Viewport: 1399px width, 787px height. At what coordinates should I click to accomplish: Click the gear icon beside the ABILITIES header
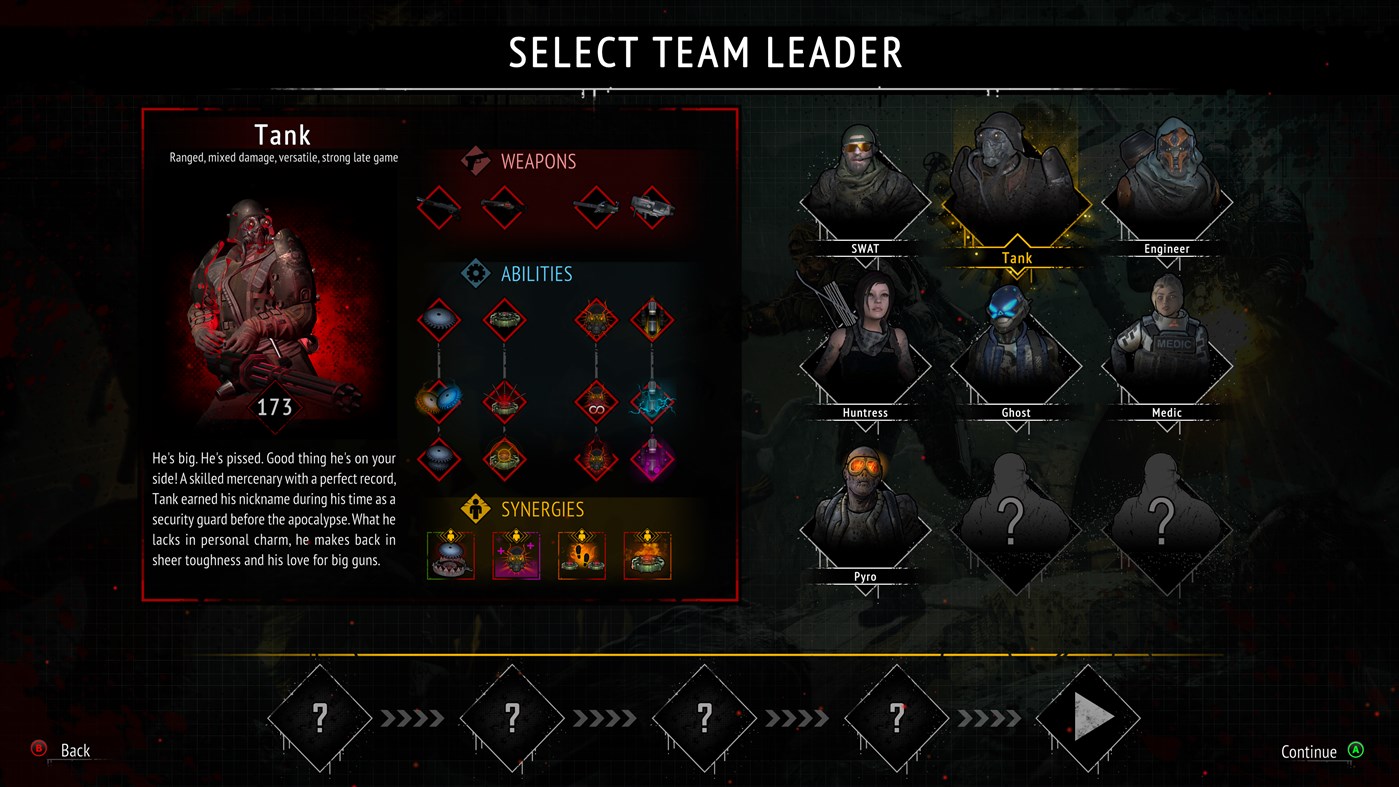tap(476, 273)
